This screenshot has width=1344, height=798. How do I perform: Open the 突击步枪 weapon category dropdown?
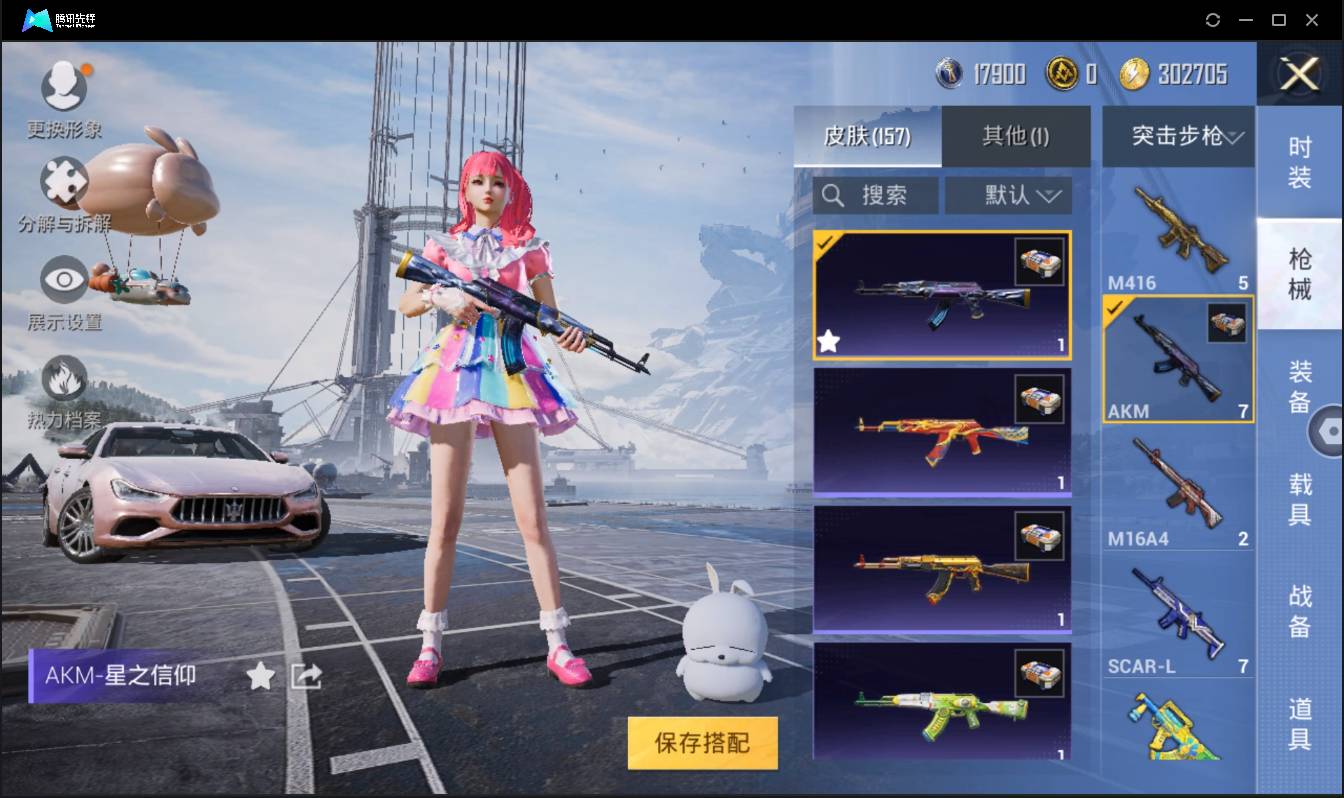click(x=1178, y=137)
